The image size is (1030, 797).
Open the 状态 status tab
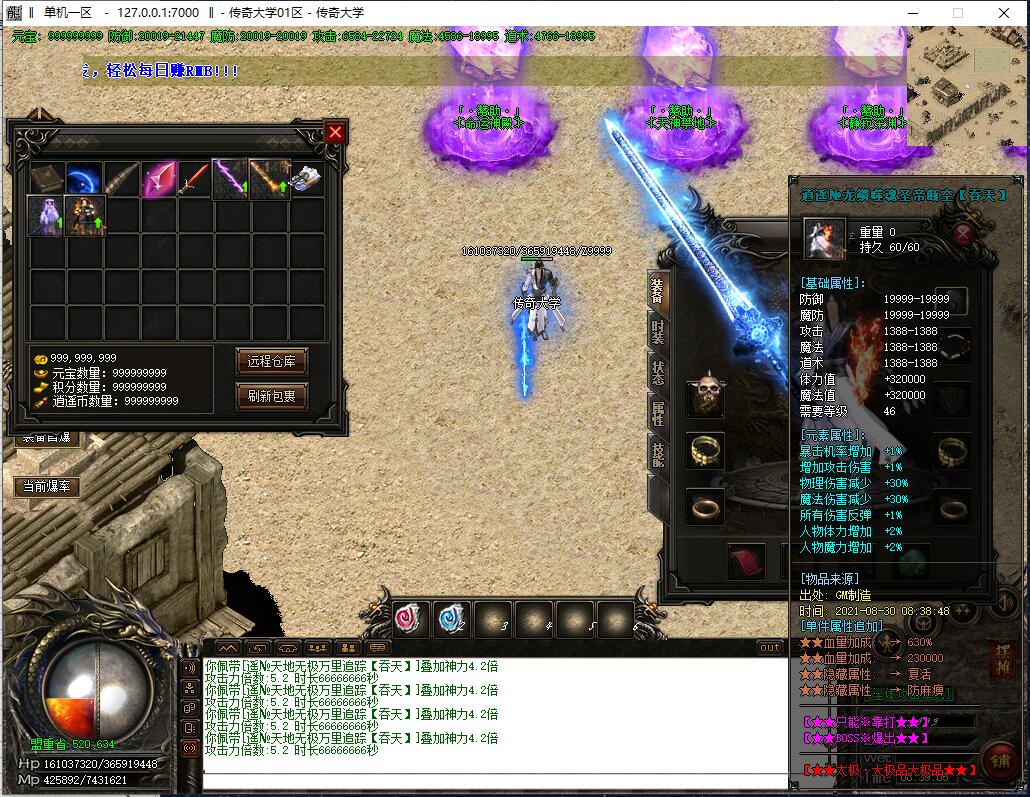pyautogui.click(x=657, y=373)
